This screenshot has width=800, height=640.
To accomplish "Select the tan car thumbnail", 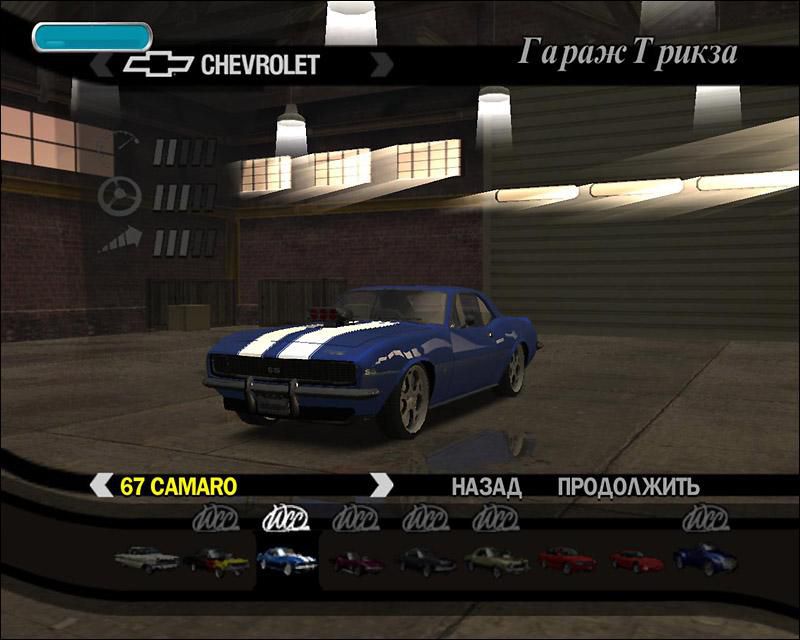I will (x=496, y=559).
